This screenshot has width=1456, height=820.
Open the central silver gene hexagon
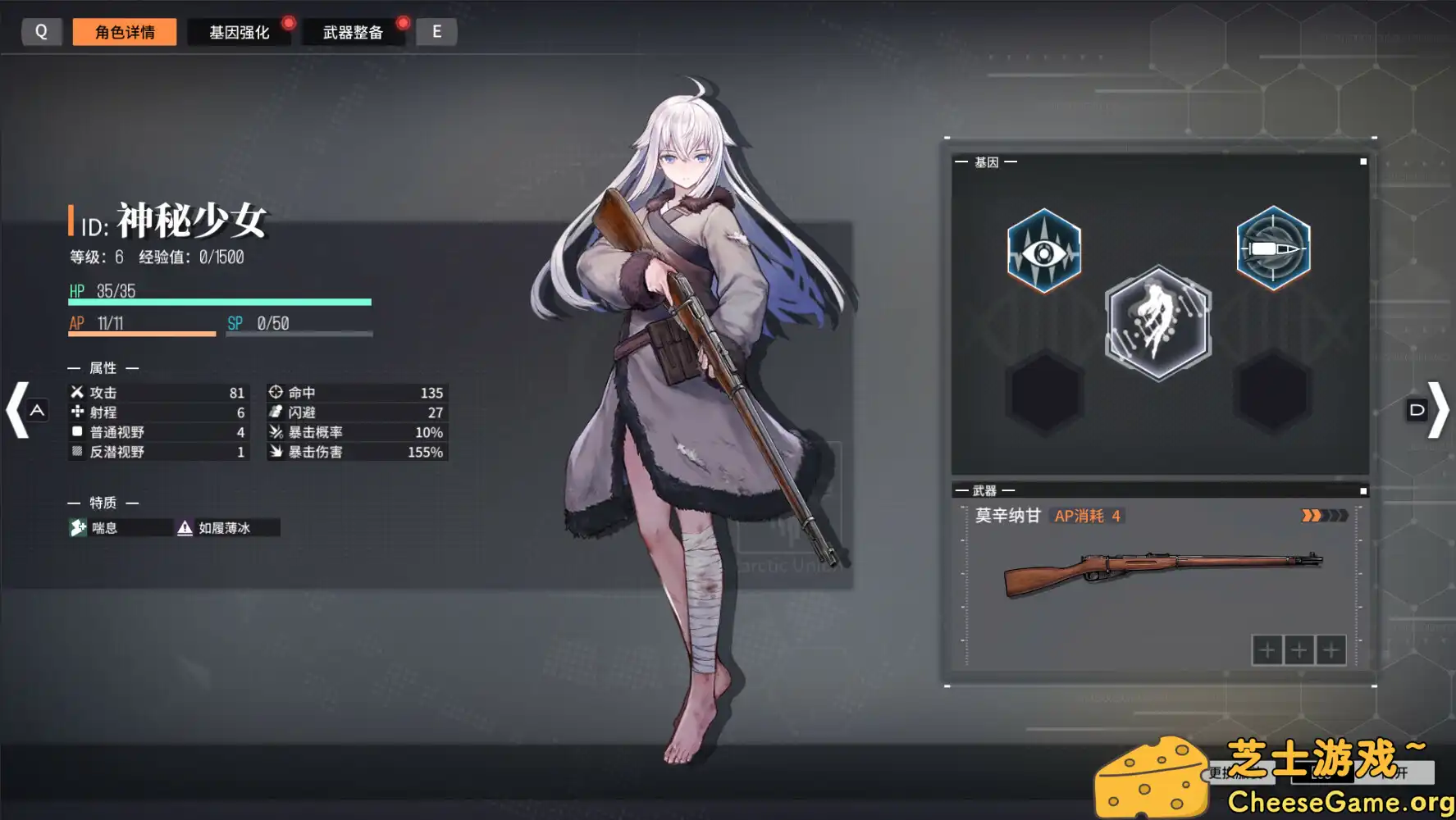[x=1157, y=322]
